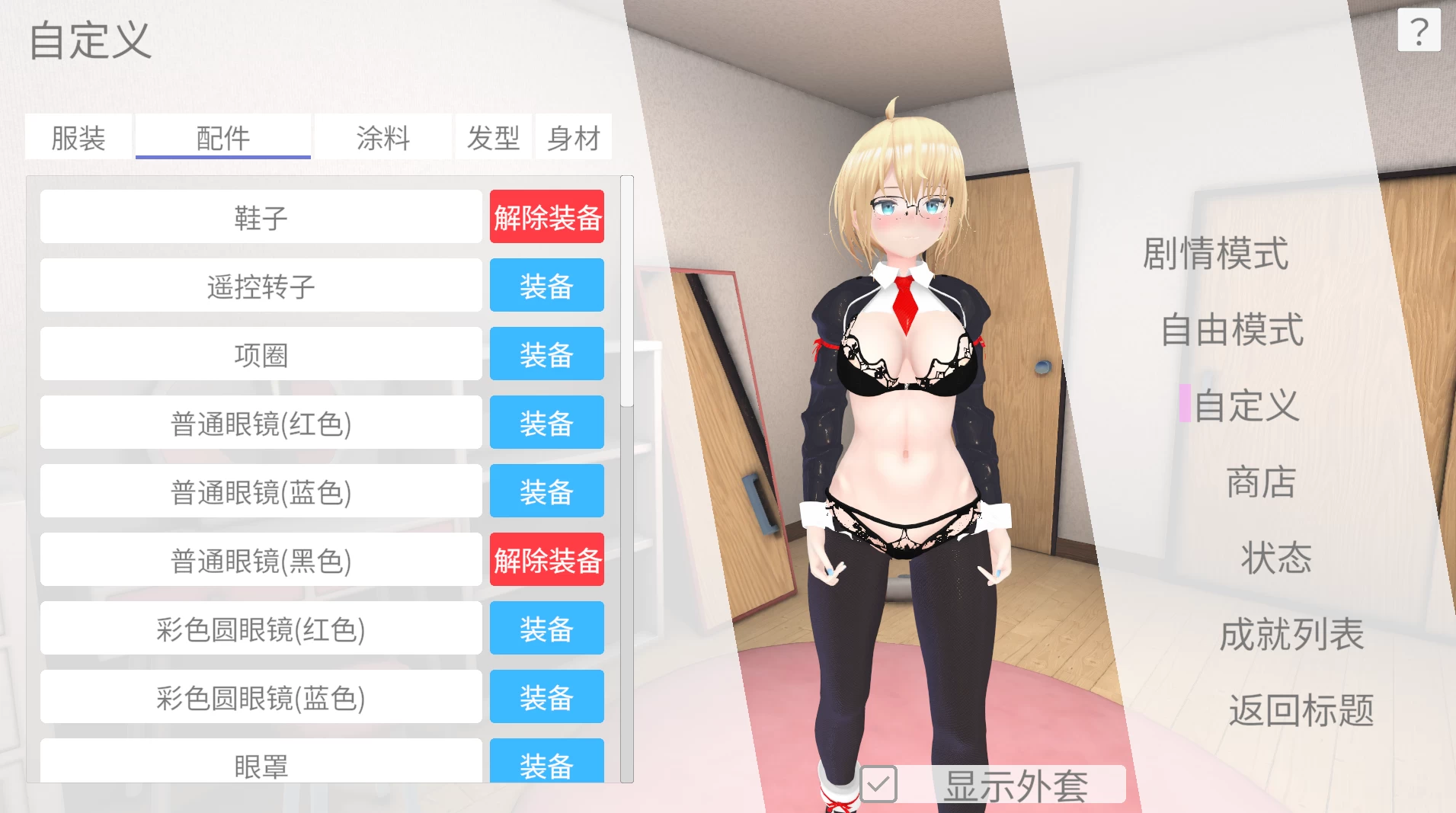Select the 身材 body shape tab

574,137
